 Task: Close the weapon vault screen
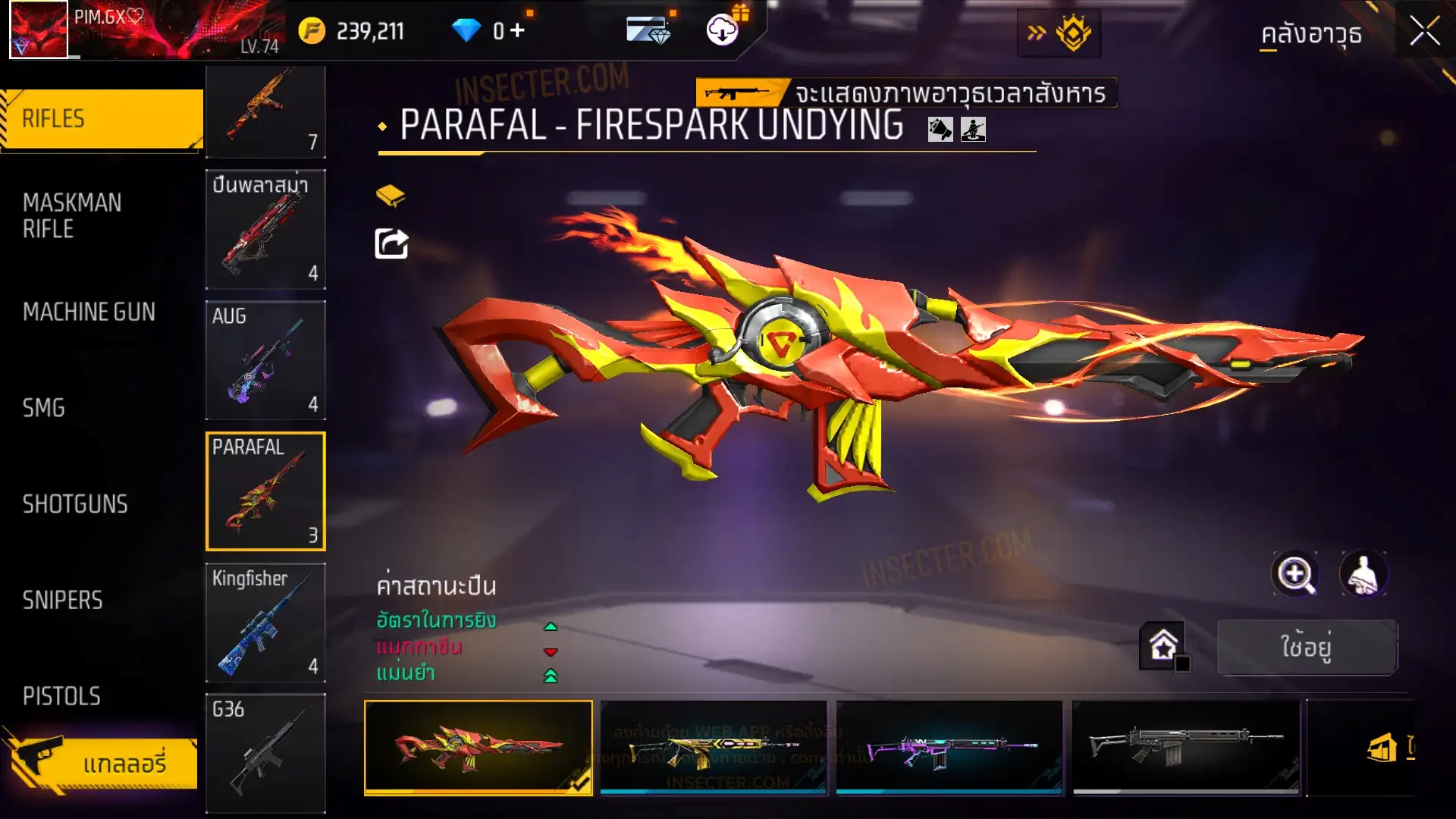(x=1424, y=32)
